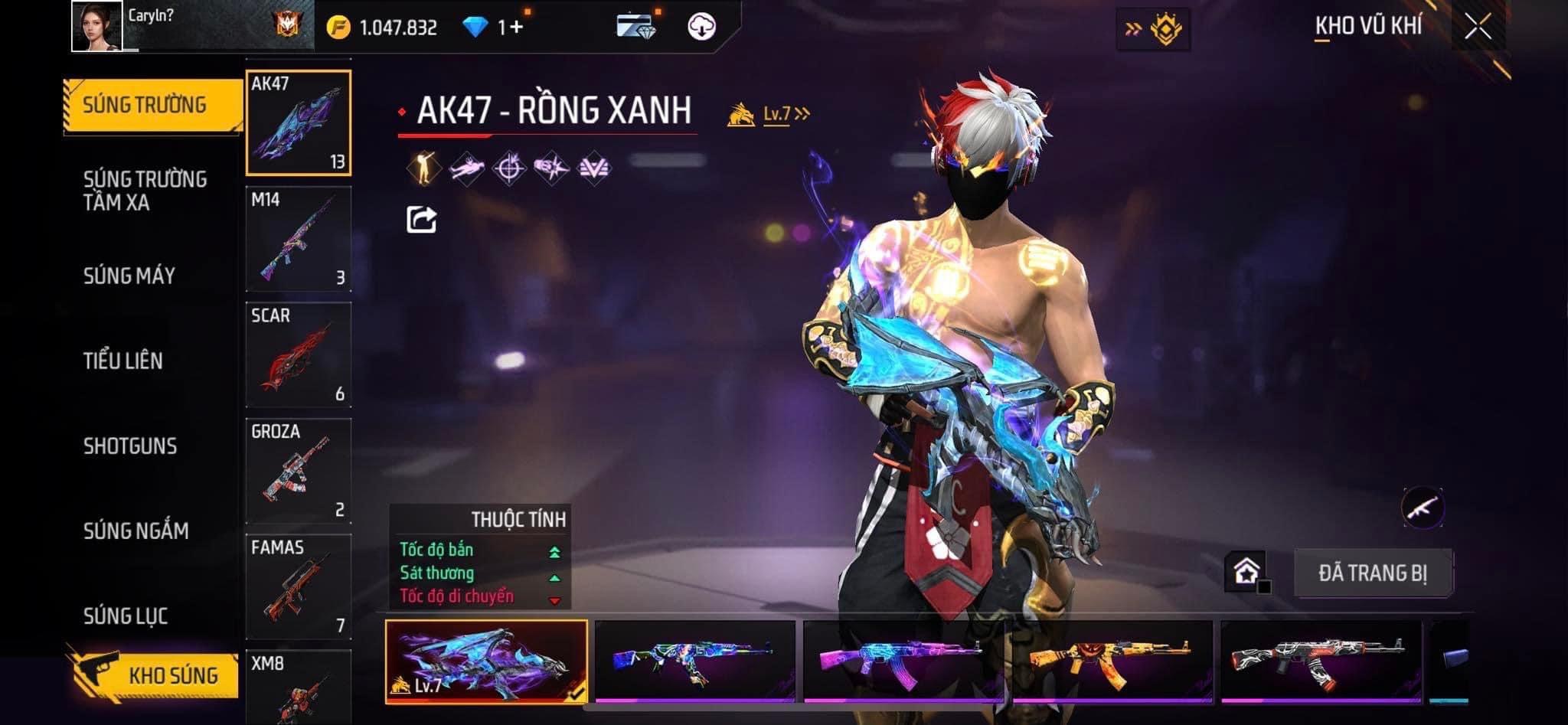Select the white and red AK47 skin
The width and height of the screenshot is (1568, 725).
[x=1320, y=661]
